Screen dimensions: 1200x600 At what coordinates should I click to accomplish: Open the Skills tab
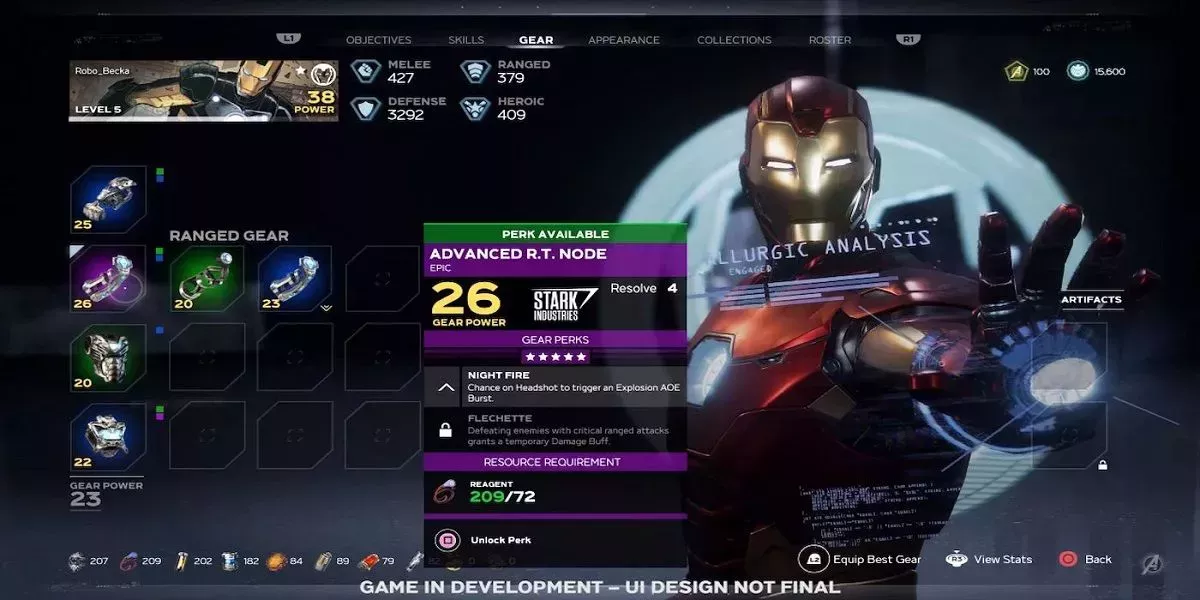[466, 40]
